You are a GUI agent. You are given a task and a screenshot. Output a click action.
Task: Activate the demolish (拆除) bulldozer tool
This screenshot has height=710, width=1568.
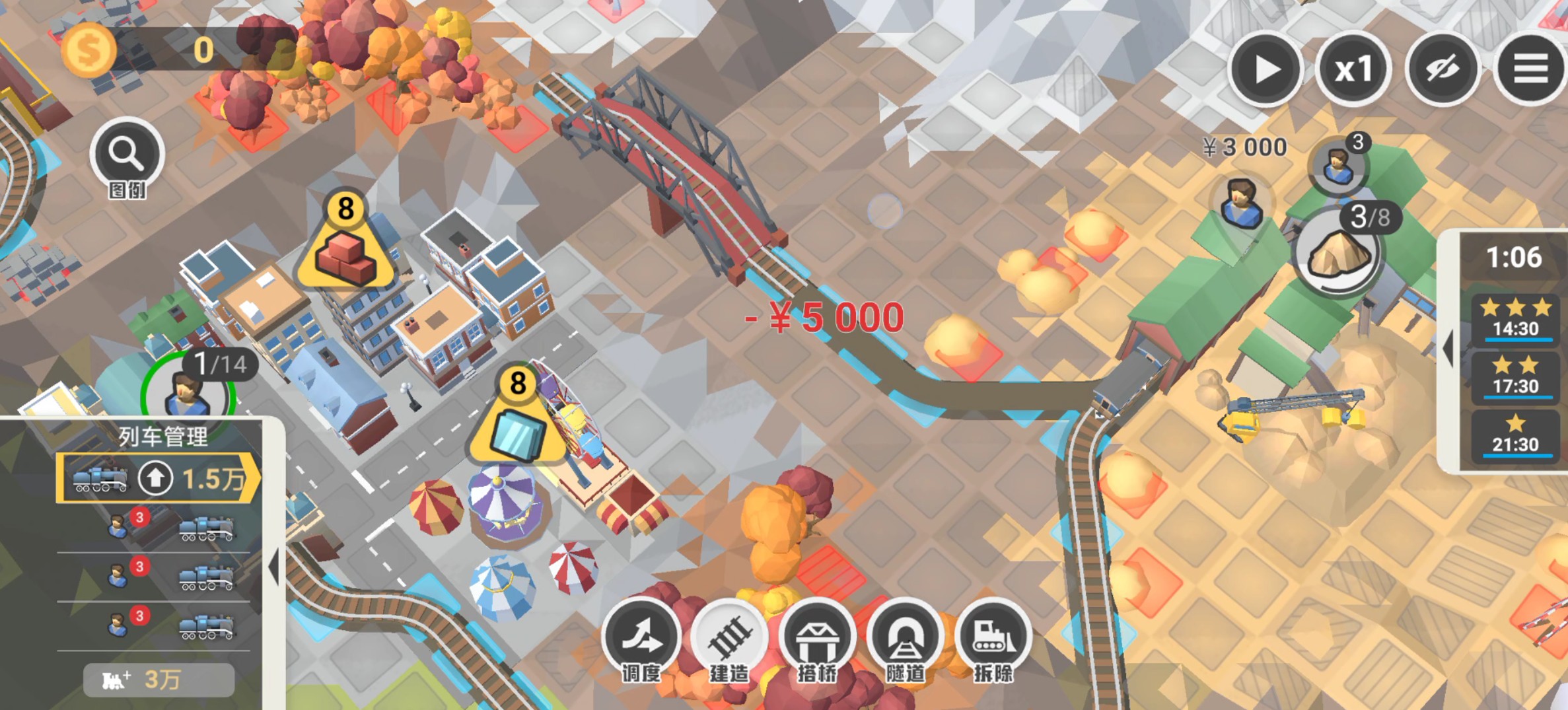pyautogui.click(x=993, y=637)
